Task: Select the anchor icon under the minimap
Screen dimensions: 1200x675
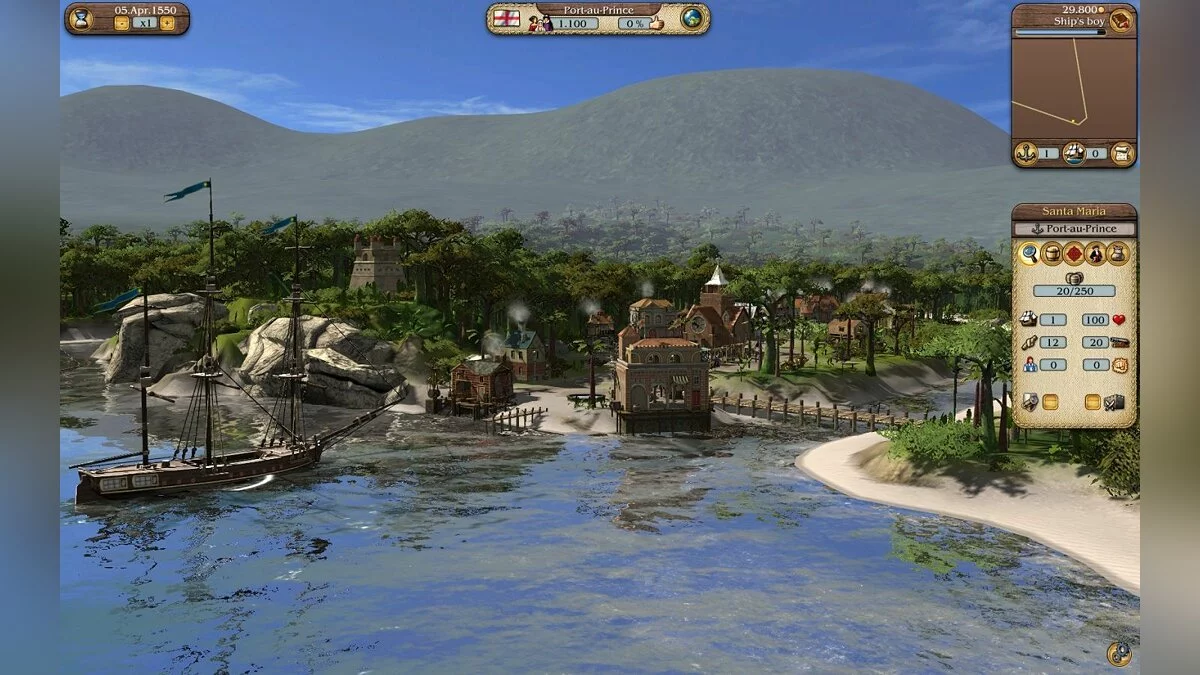Action: [x=1024, y=153]
